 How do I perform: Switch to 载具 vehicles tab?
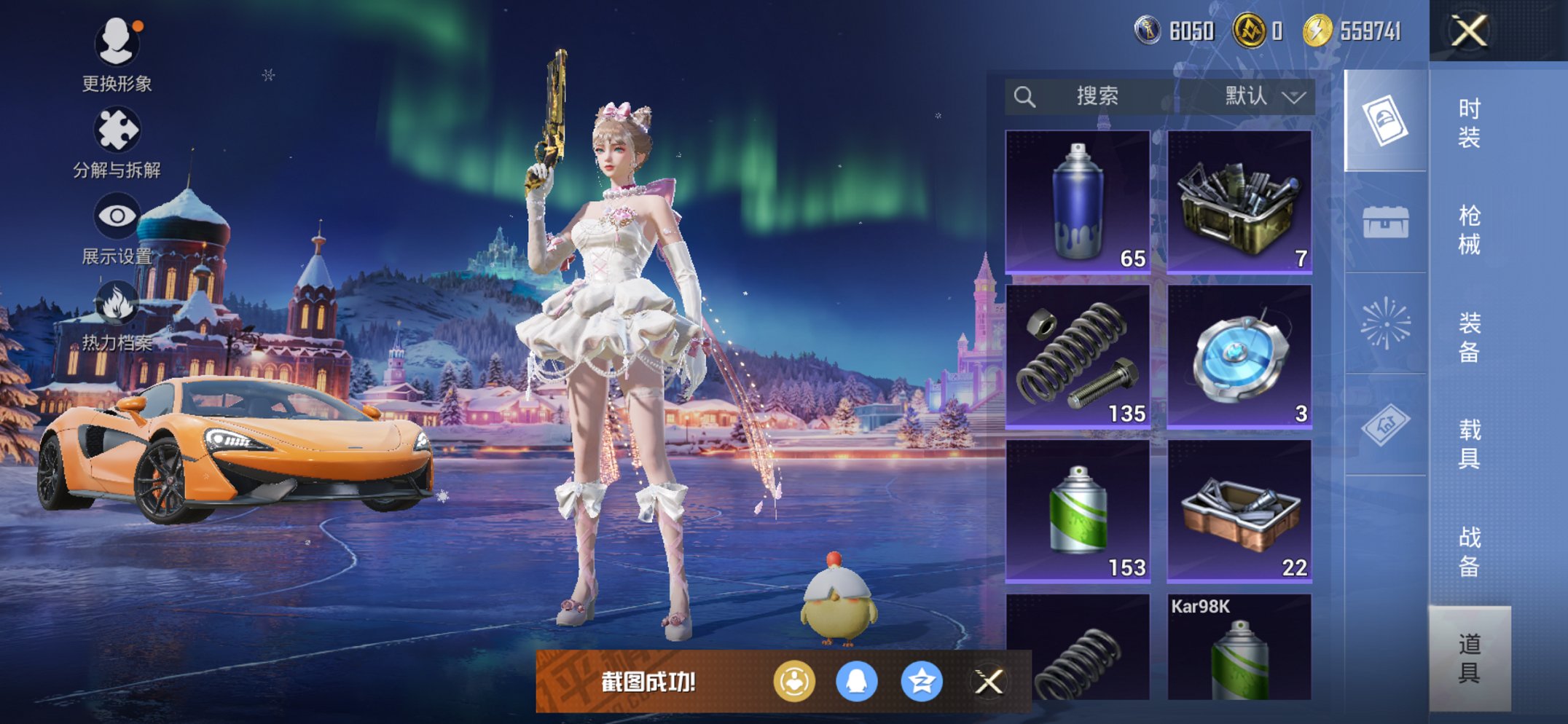tap(1469, 444)
